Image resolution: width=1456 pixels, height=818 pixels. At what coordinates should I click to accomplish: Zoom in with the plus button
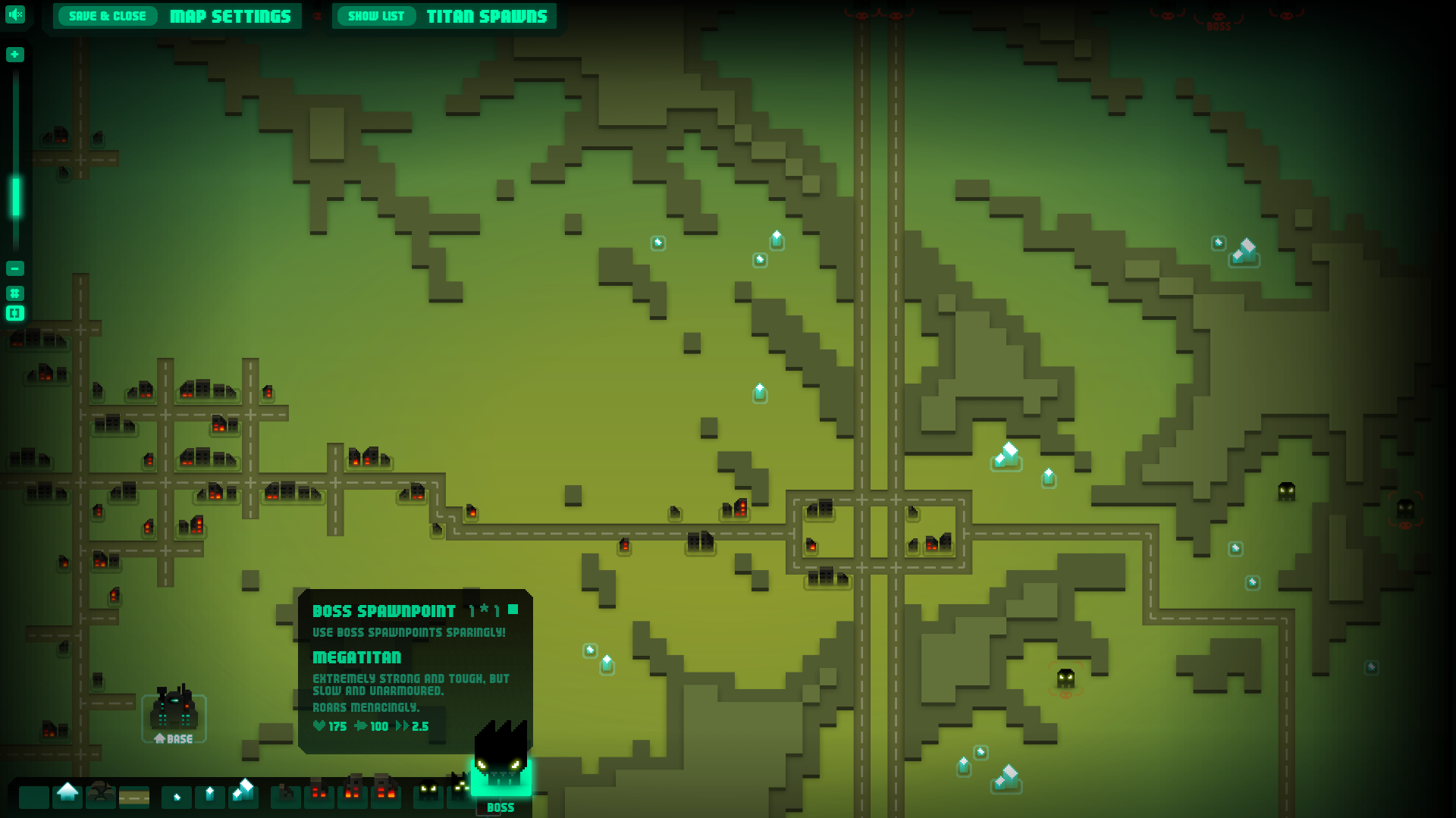coord(15,55)
